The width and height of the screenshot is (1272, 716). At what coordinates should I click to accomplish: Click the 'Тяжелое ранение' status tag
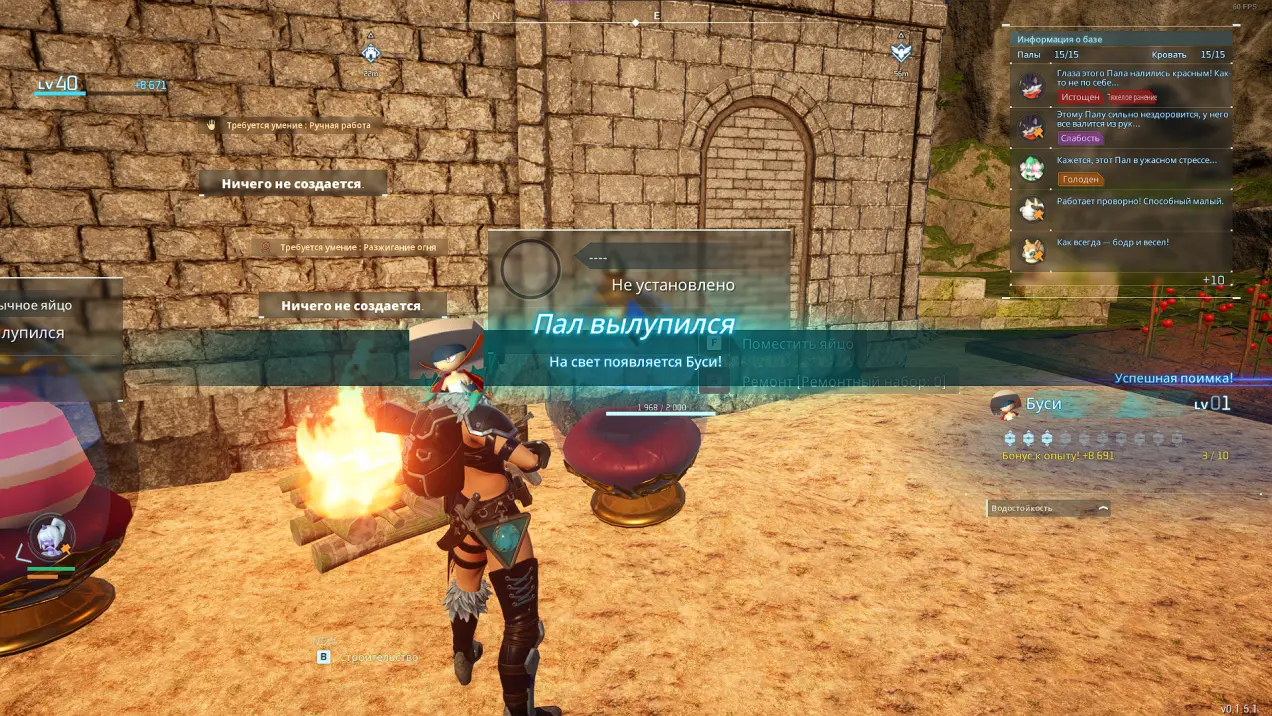coord(1132,97)
